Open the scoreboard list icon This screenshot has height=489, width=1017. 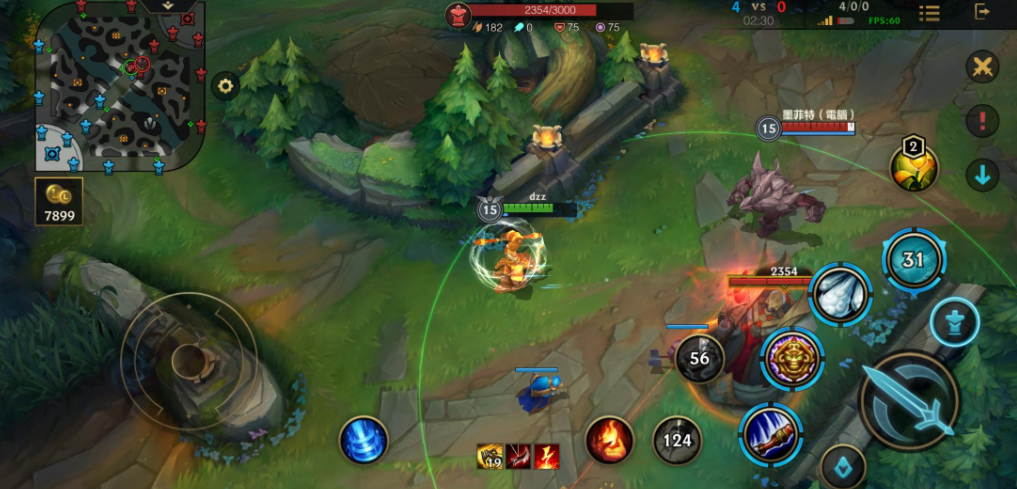(929, 13)
